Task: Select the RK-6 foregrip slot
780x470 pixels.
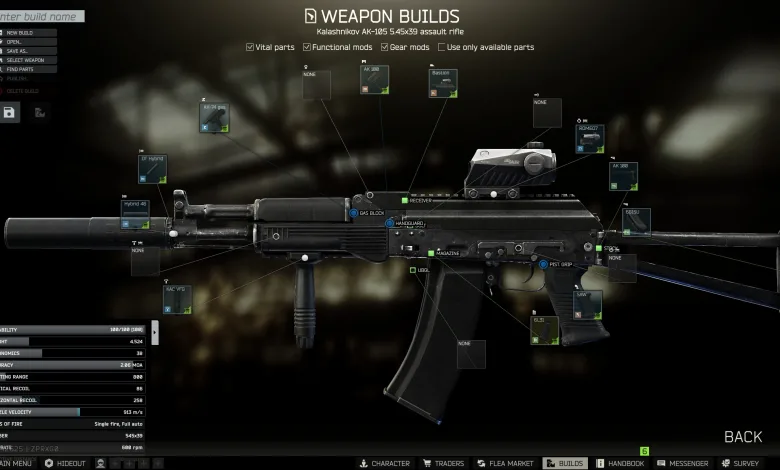Action: [215, 119]
